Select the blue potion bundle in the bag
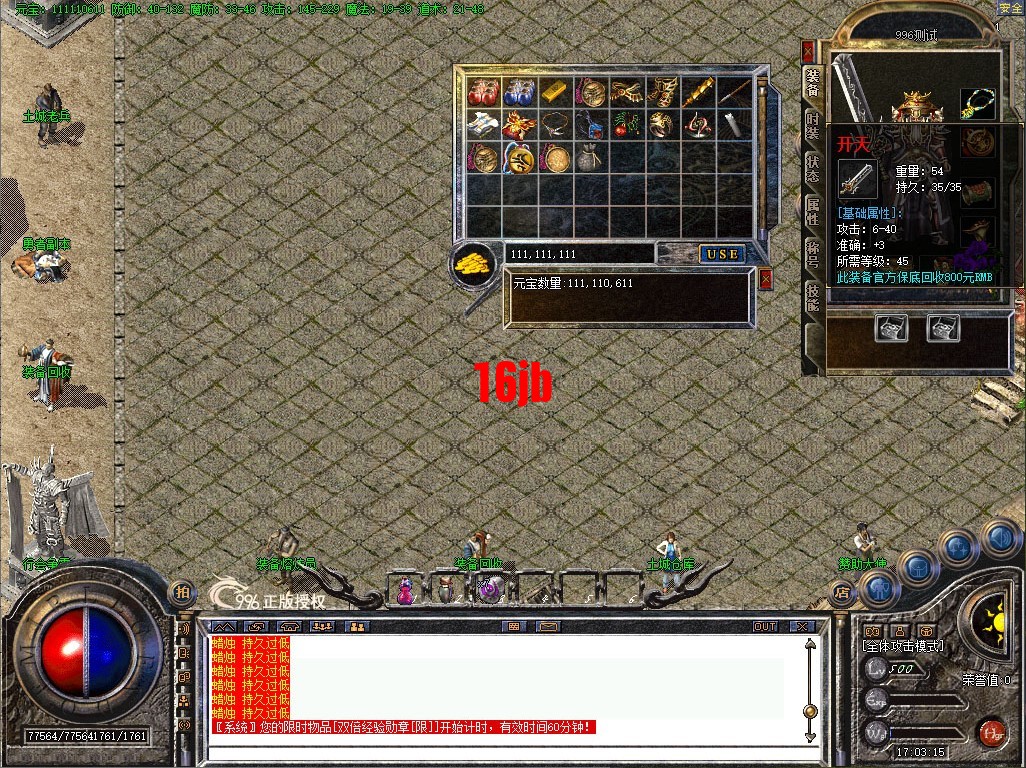 519,92
